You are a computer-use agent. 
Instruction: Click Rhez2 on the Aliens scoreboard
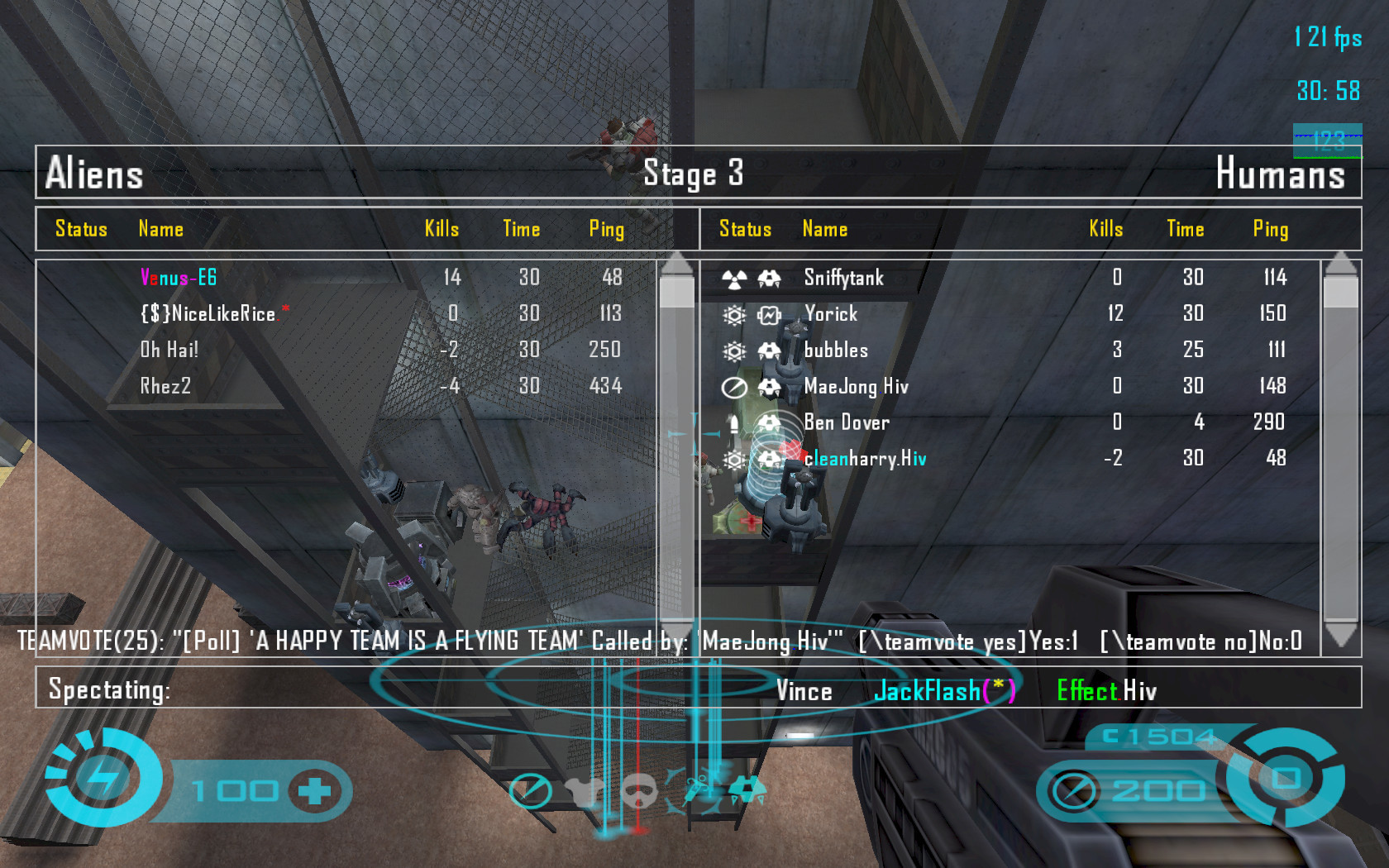tap(165, 386)
